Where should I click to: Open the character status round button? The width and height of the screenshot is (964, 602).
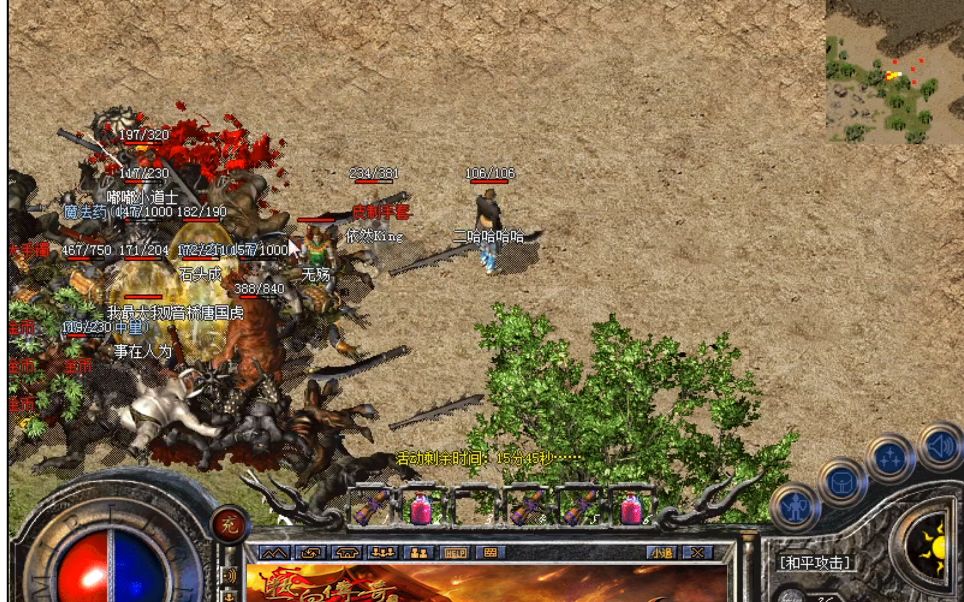794,505
